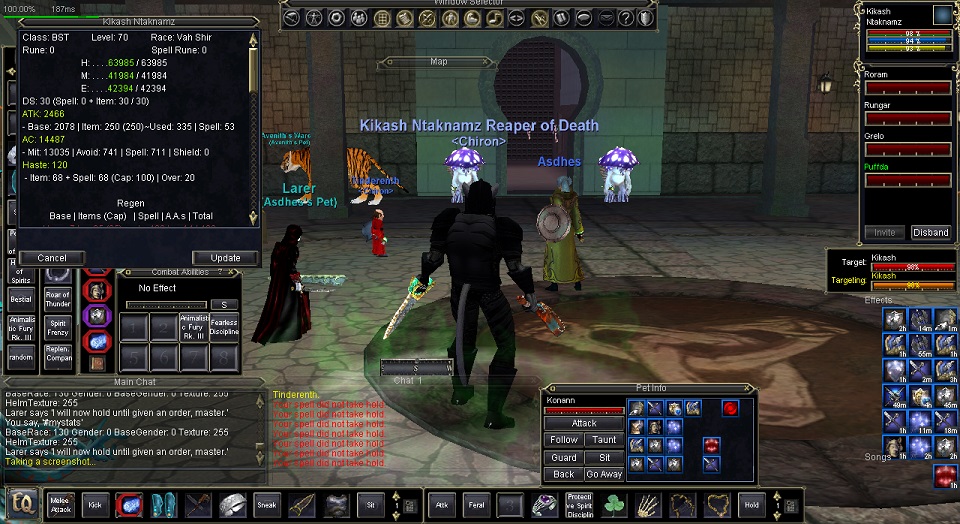Image resolution: width=960 pixels, height=524 pixels.
Task: Use the Kick hotbar button
Action: click(95, 505)
